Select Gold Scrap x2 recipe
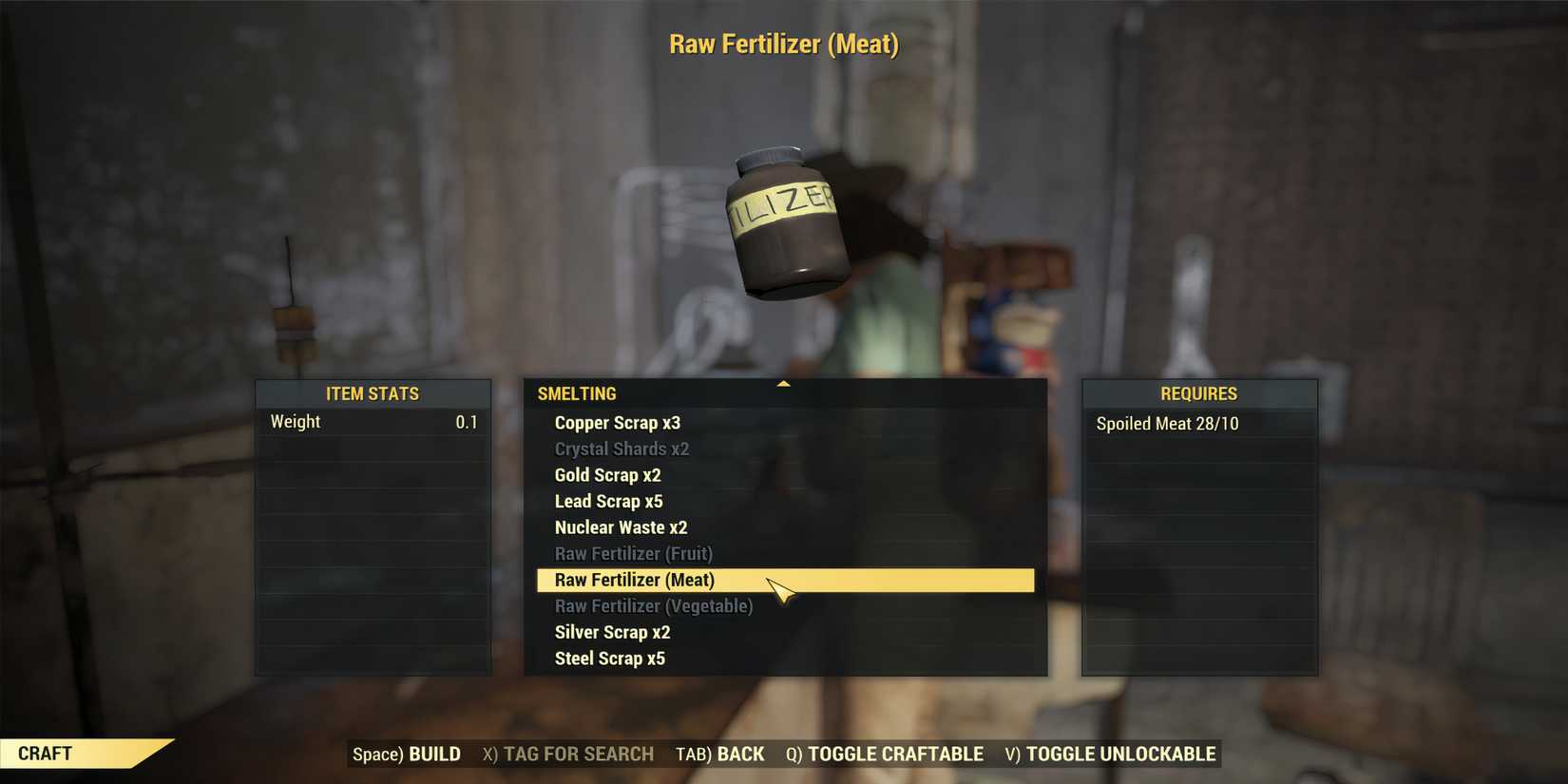Viewport: 1568px width, 784px height. [607, 475]
